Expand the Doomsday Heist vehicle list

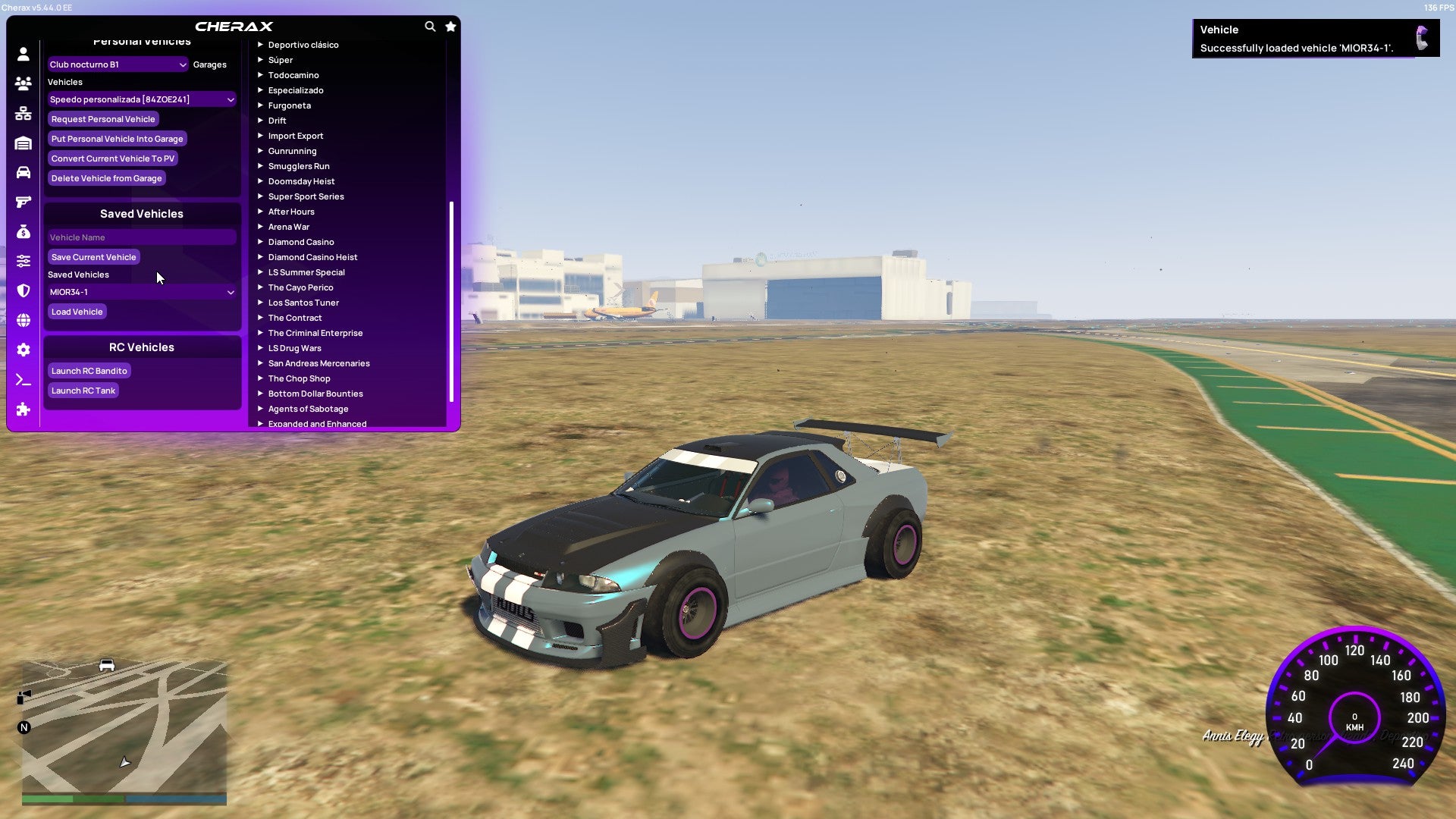pos(300,180)
